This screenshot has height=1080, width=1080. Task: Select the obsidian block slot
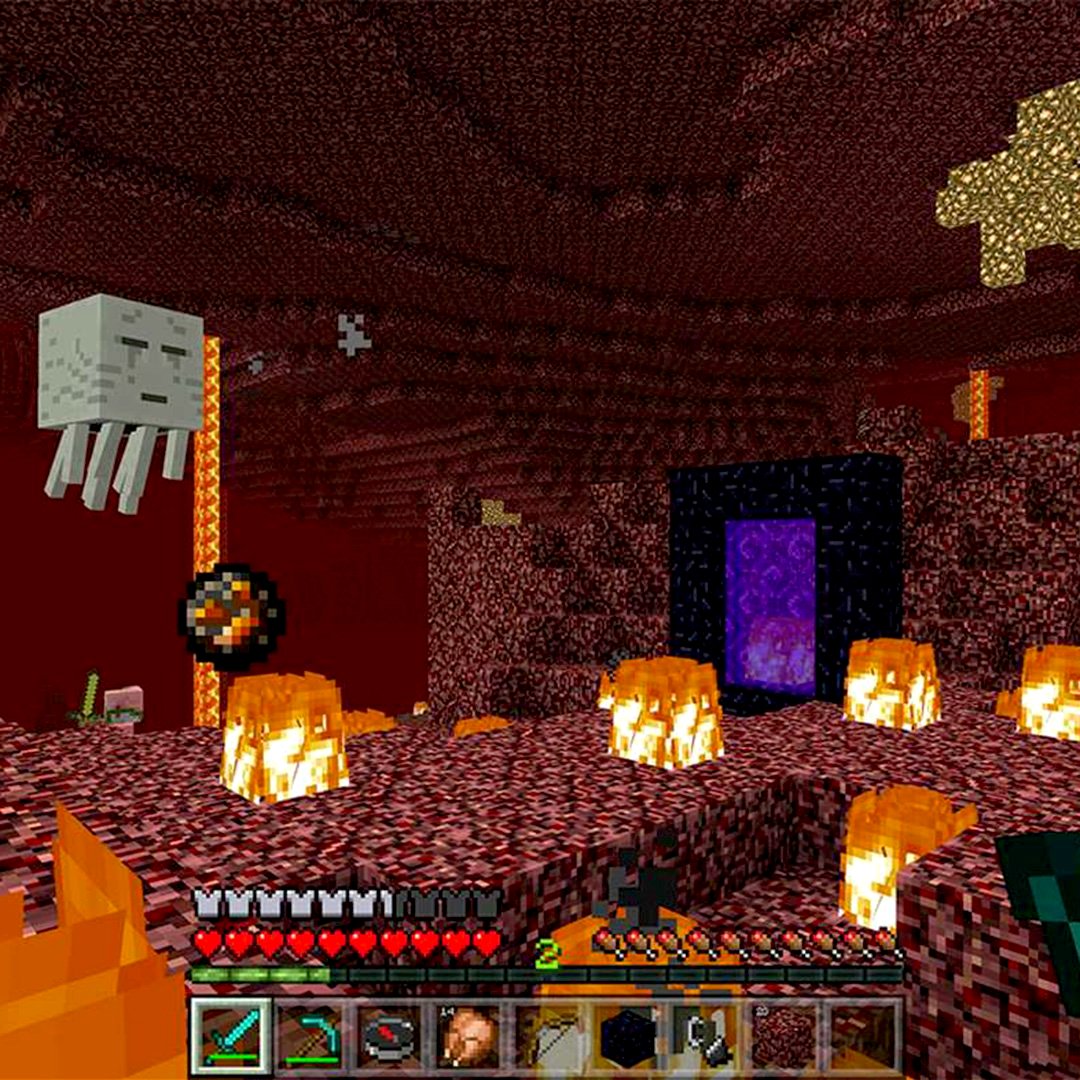(627, 1036)
